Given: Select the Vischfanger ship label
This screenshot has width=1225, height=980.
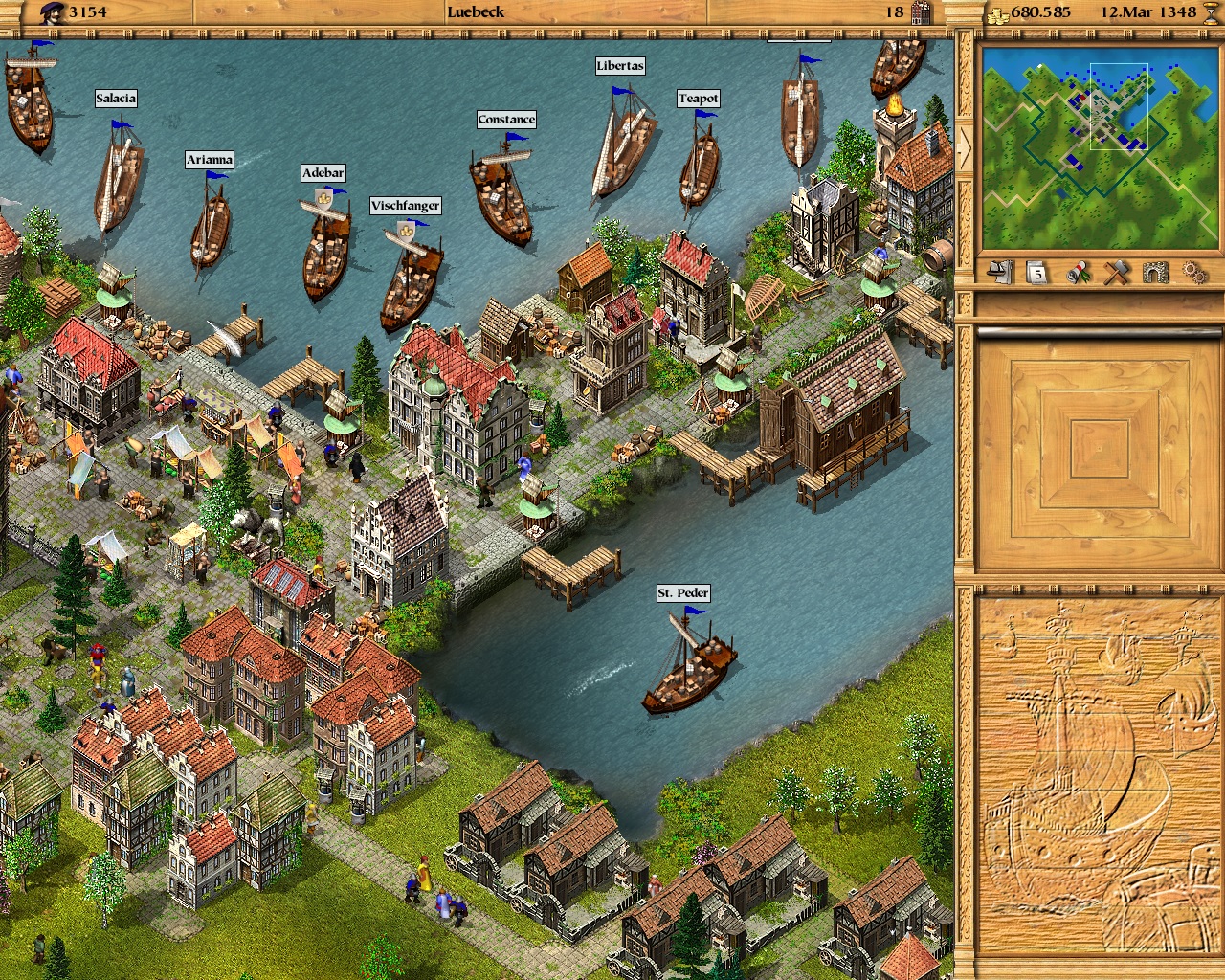Looking at the screenshot, I should [x=406, y=205].
